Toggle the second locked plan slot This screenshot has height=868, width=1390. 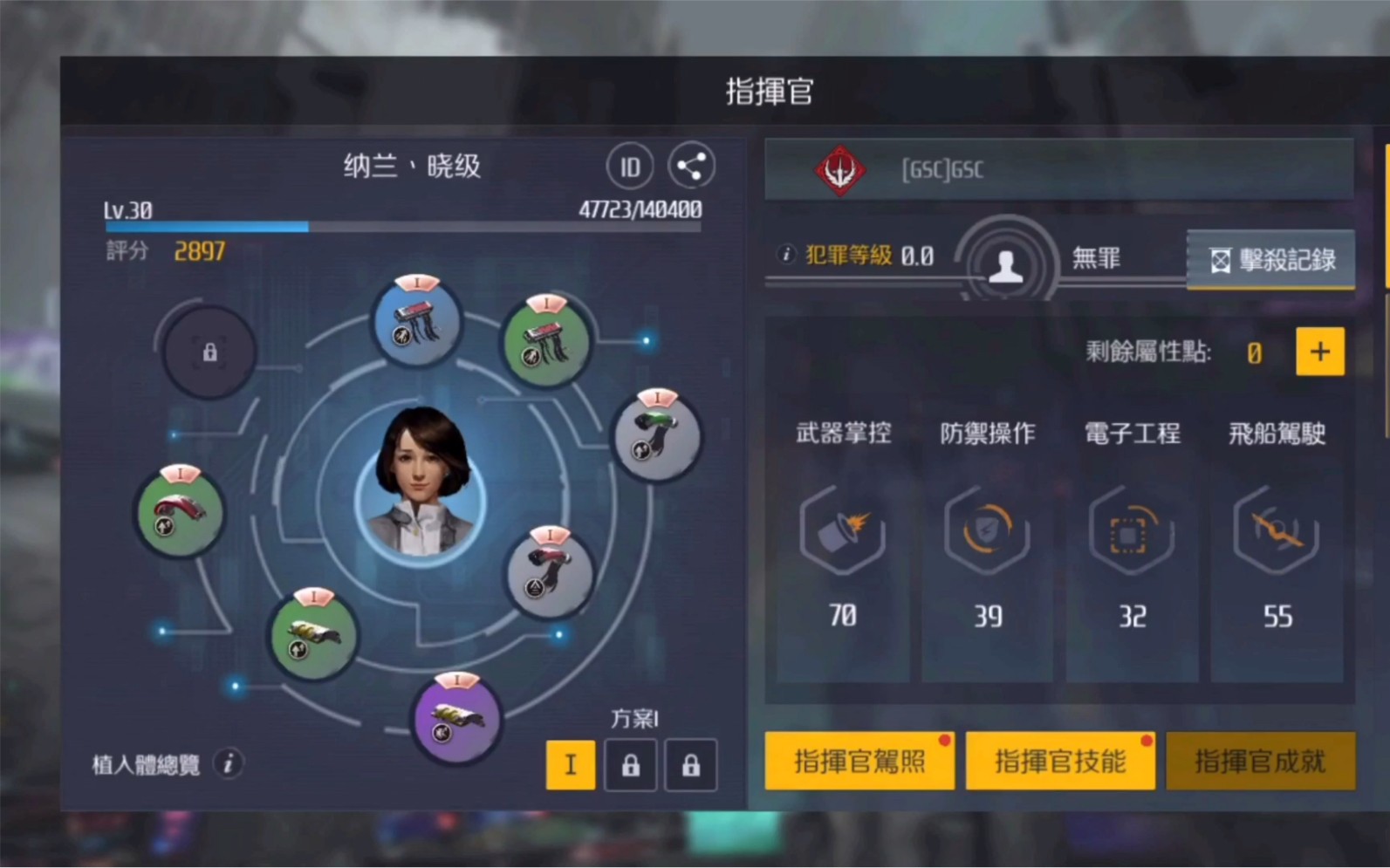click(x=690, y=765)
